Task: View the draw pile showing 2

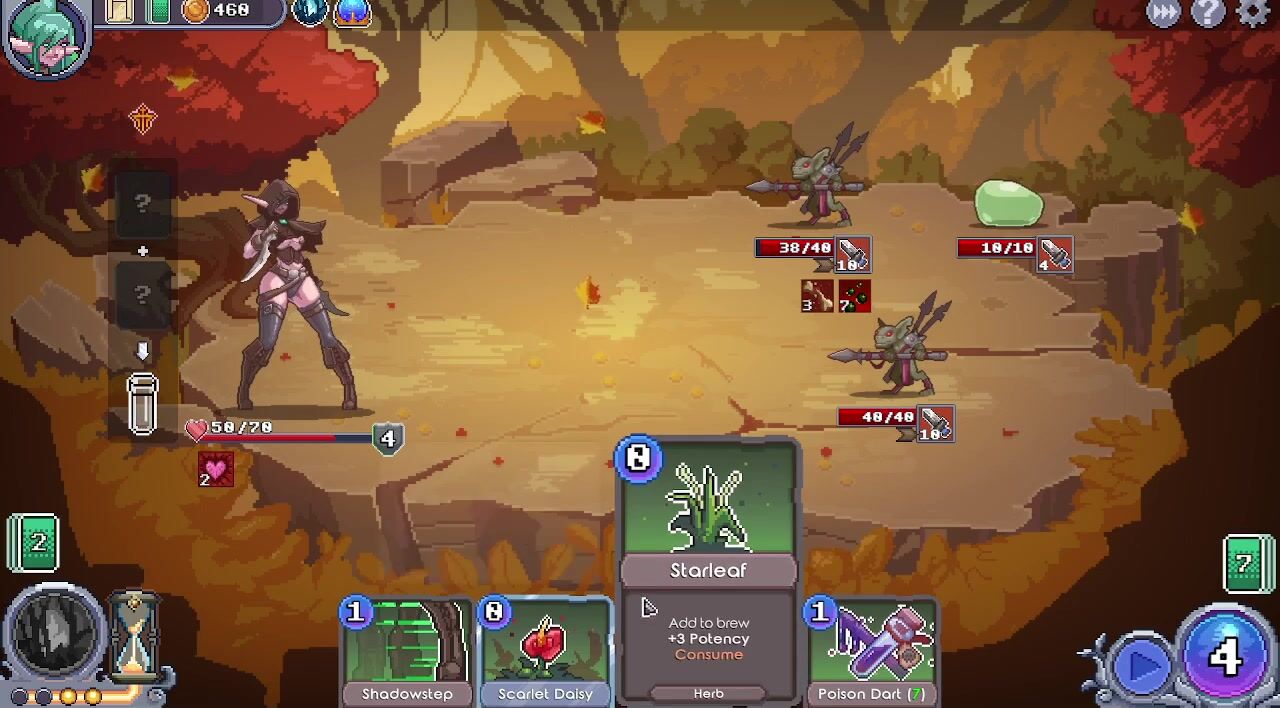Action: [35, 543]
